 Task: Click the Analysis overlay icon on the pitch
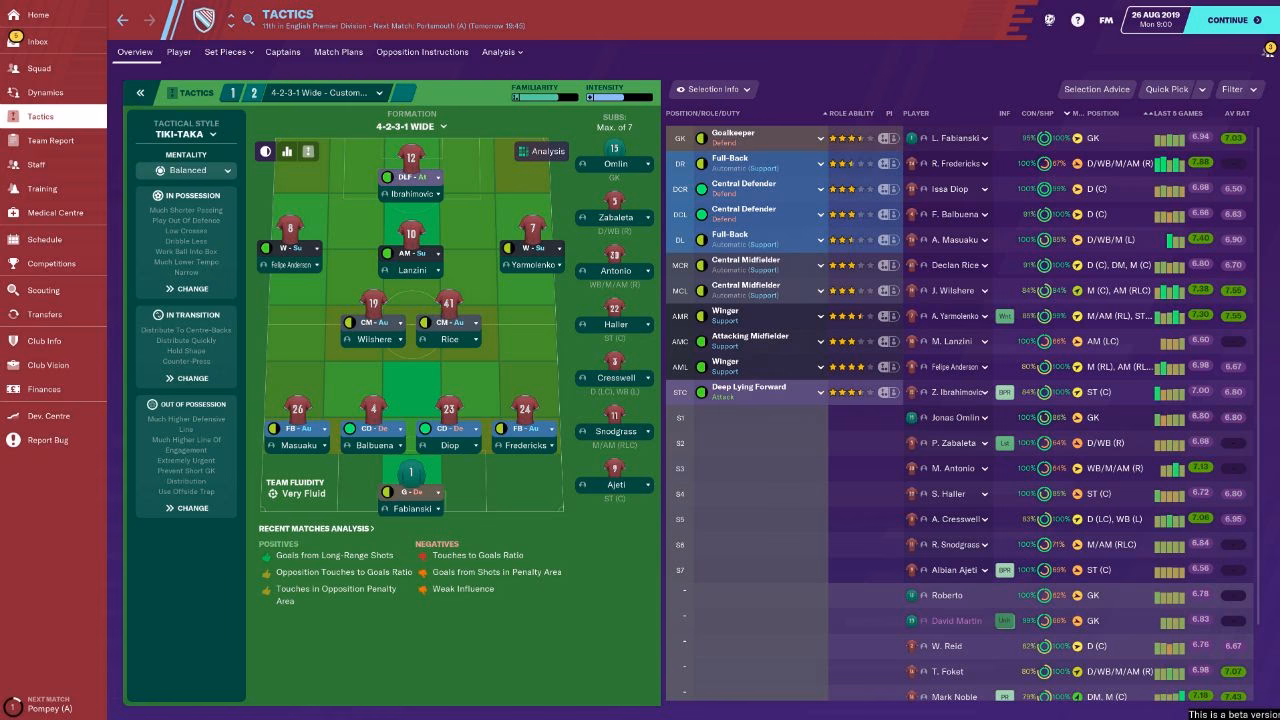(x=540, y=151)
